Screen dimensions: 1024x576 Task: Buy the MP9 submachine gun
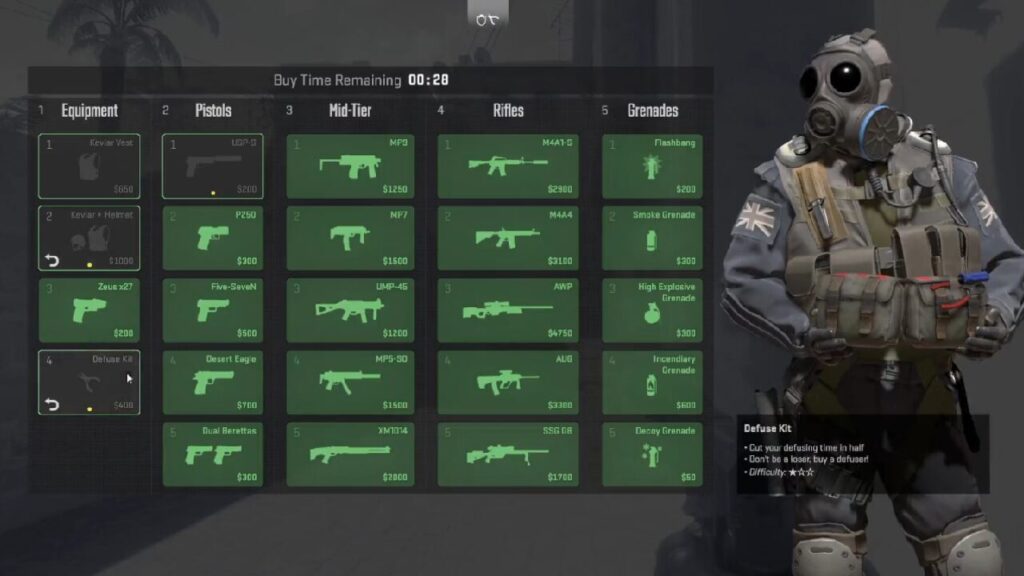click(x=350, y=166)
